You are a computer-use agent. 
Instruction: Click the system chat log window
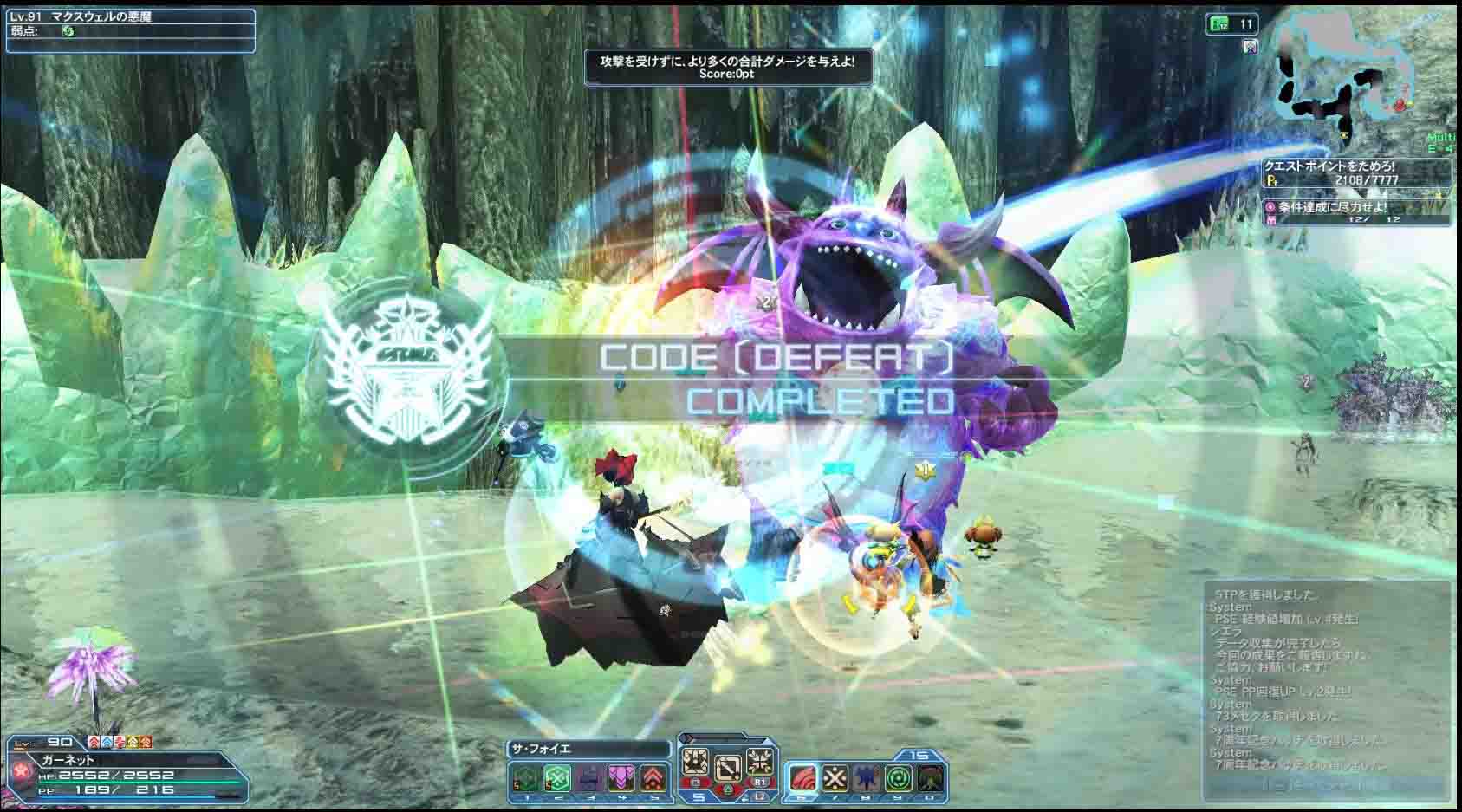1327,685
